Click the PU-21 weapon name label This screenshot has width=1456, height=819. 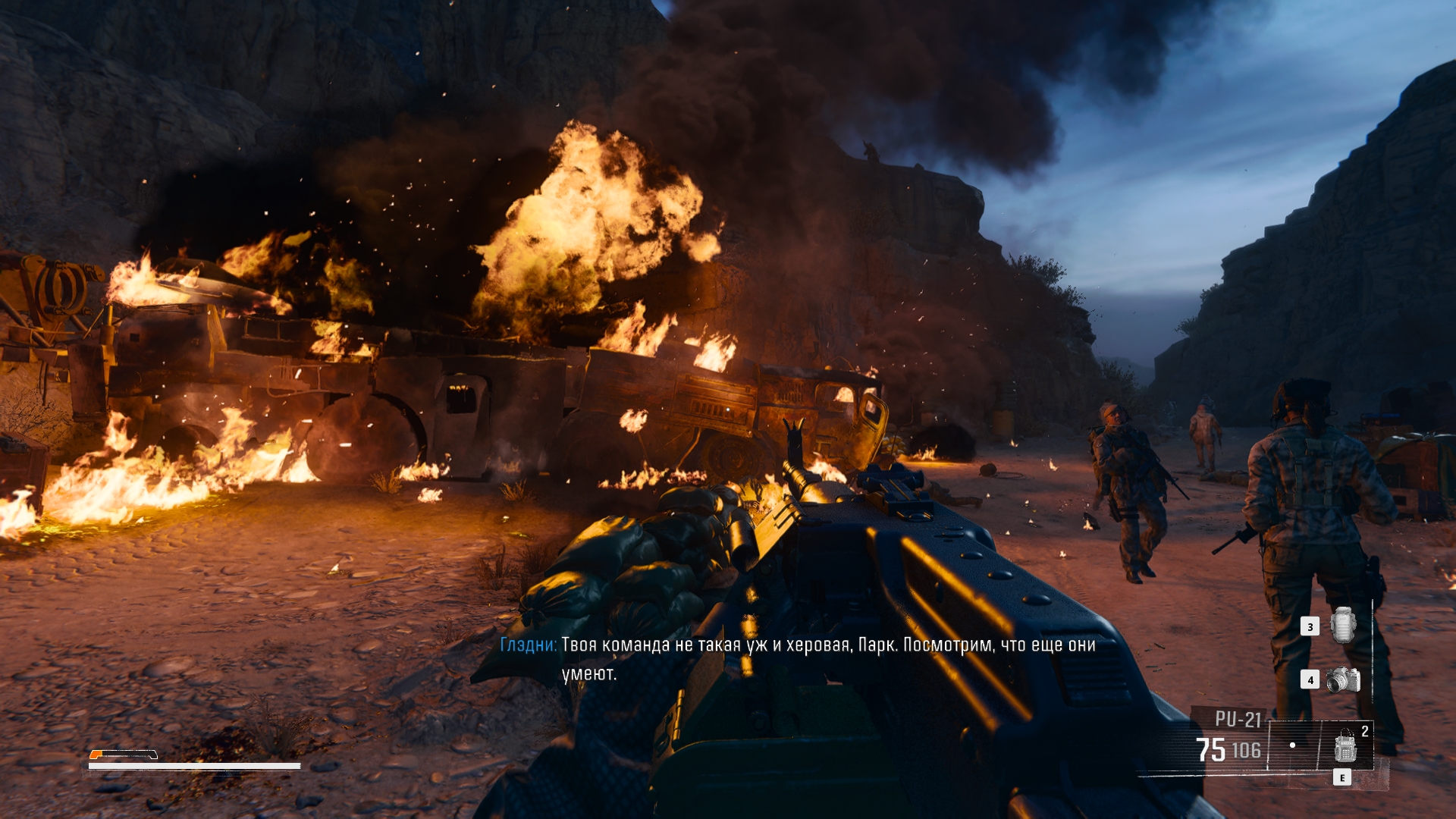[1238, 719]
